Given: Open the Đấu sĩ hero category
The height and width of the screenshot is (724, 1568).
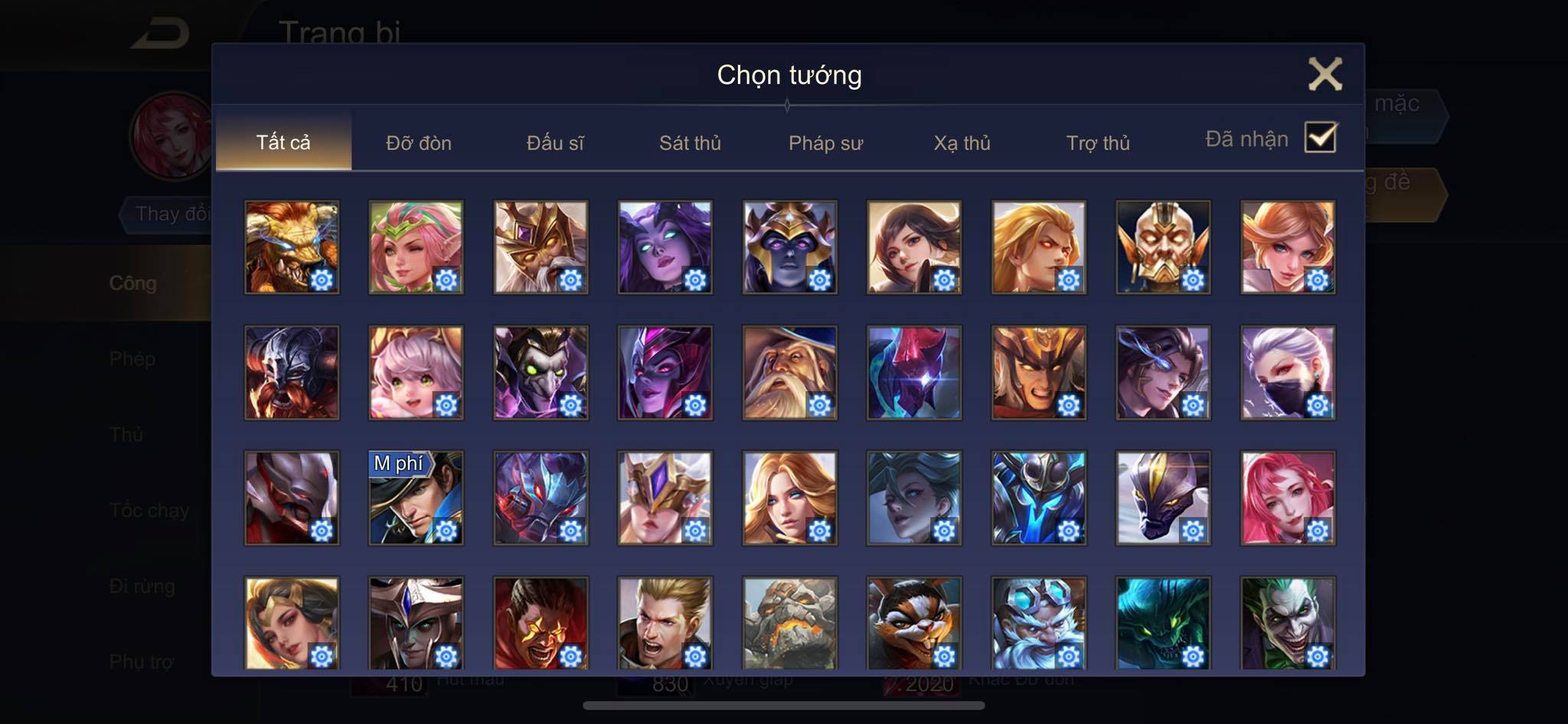Looking at the screenshot, I should pos(555,142).
